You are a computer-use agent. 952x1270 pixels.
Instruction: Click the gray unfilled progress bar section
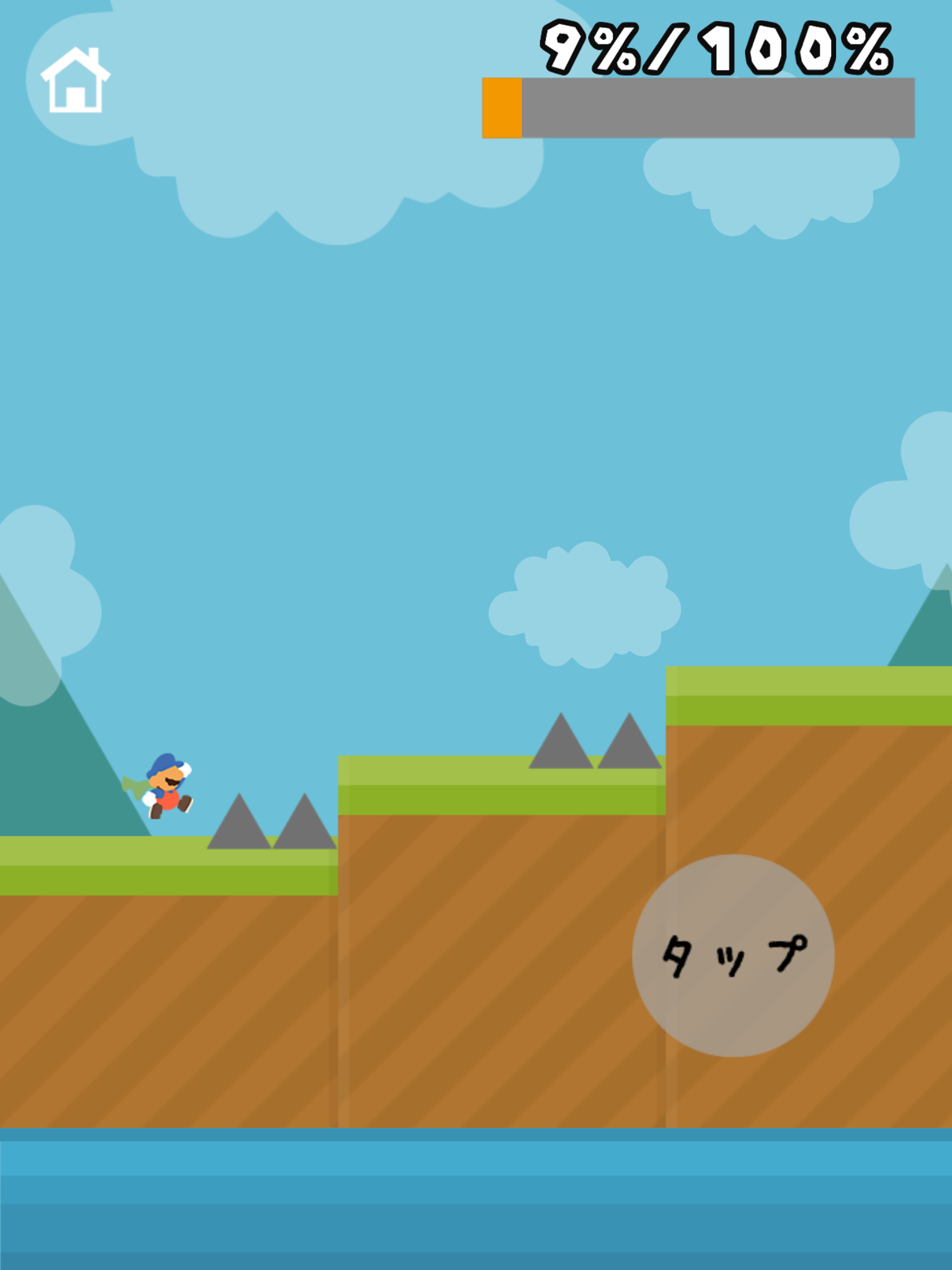(x=718, y=107)
